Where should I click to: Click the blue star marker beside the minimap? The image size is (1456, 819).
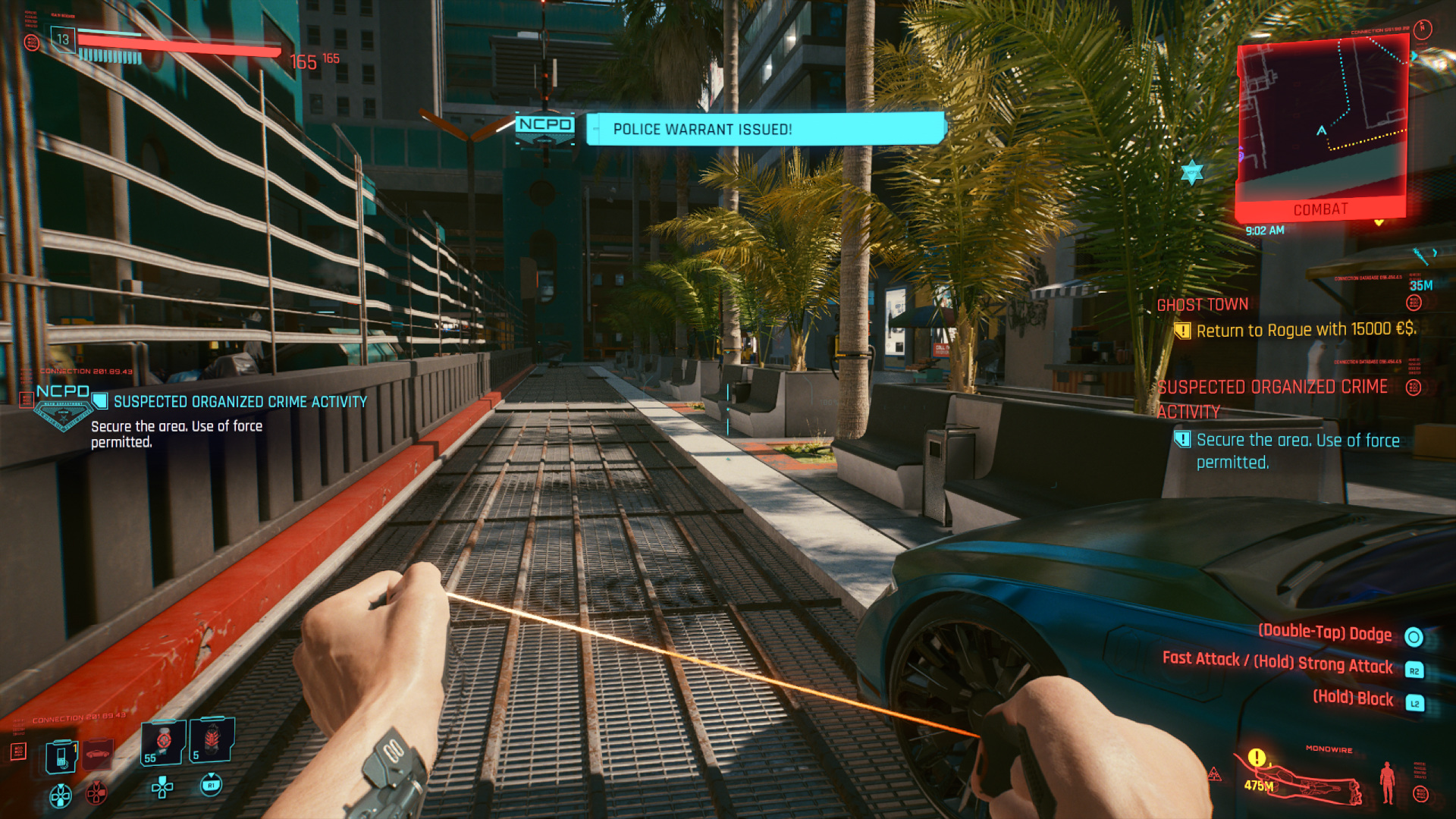click(1192, 172)
